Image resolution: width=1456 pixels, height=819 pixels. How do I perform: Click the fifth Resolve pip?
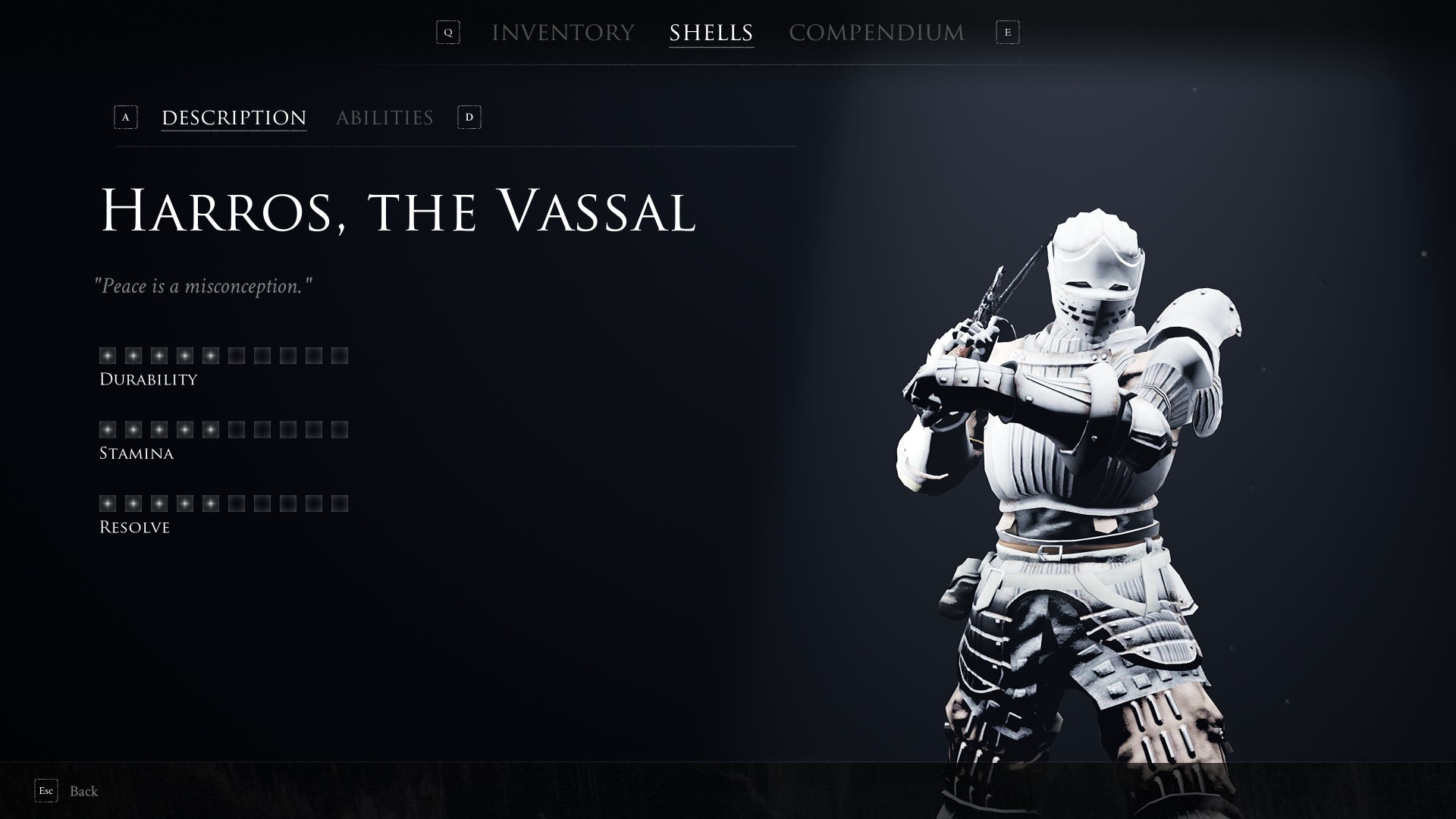212,502
